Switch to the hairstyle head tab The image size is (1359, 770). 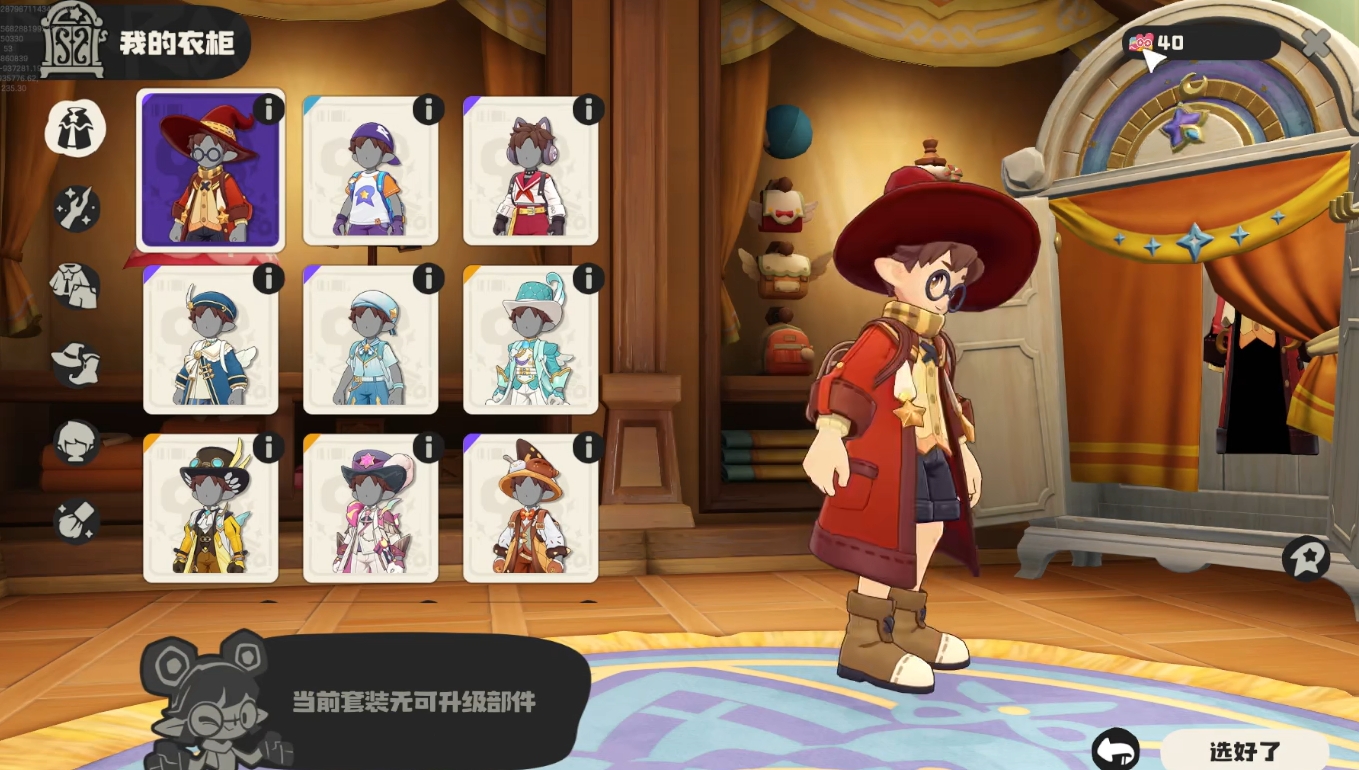point(76,442)
